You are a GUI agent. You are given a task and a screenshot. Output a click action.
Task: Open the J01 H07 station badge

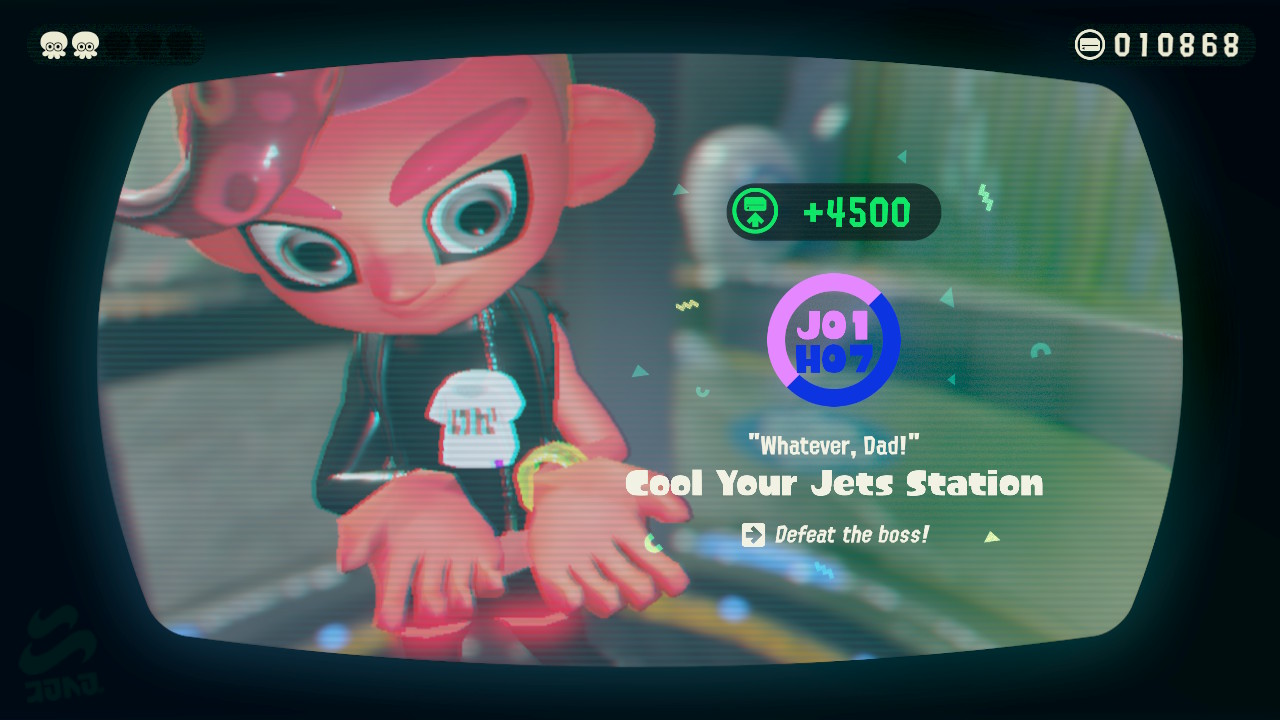pos(833,340)
